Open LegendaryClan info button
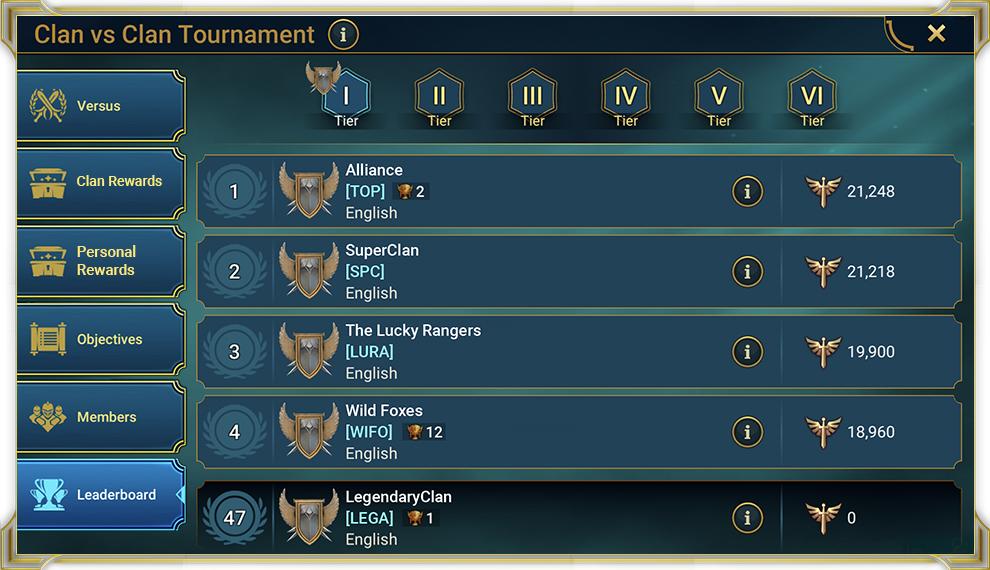Screen dimensions: 990x570 (747, 517)
